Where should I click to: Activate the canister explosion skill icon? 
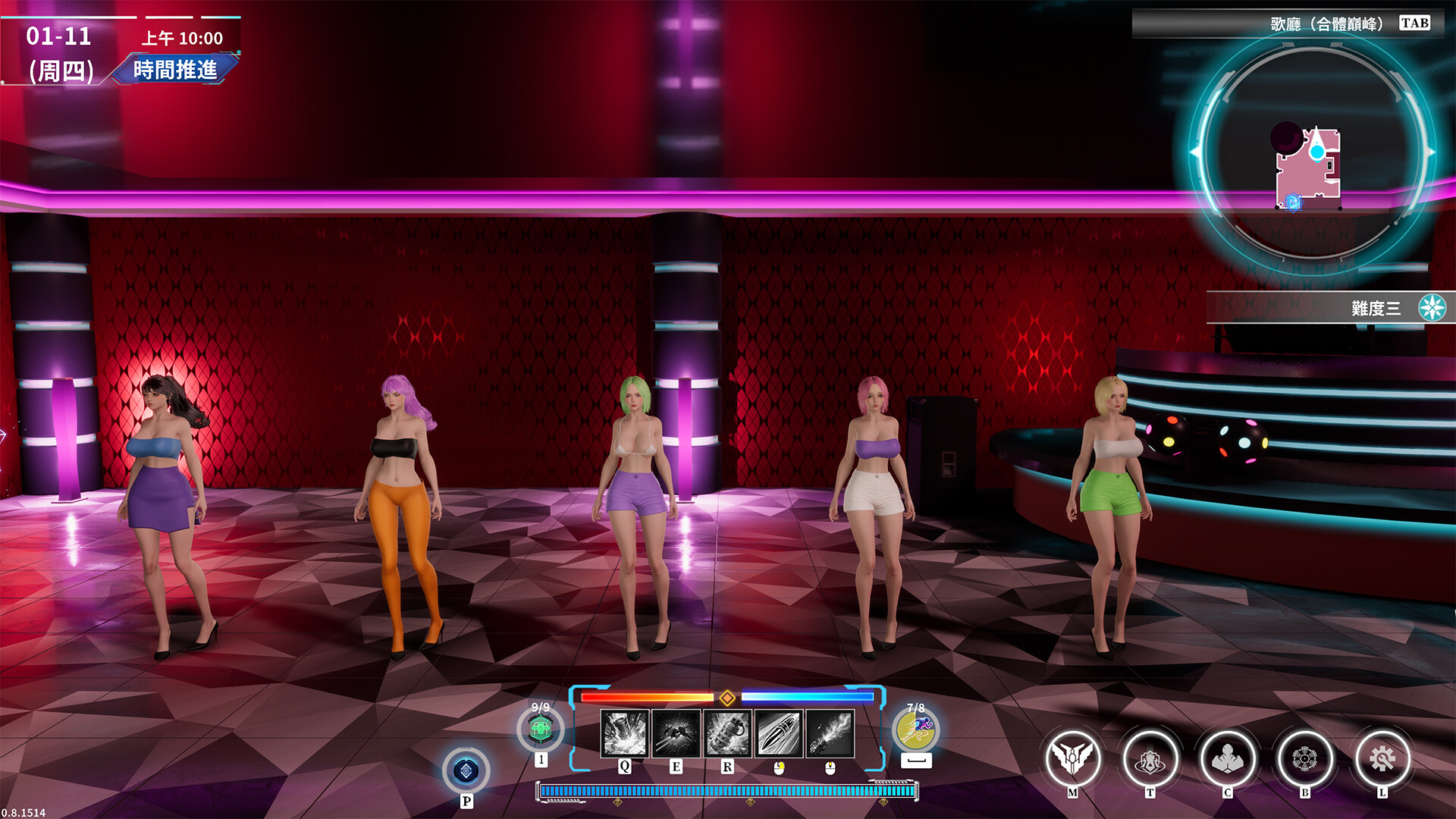[x=624, y=733]
